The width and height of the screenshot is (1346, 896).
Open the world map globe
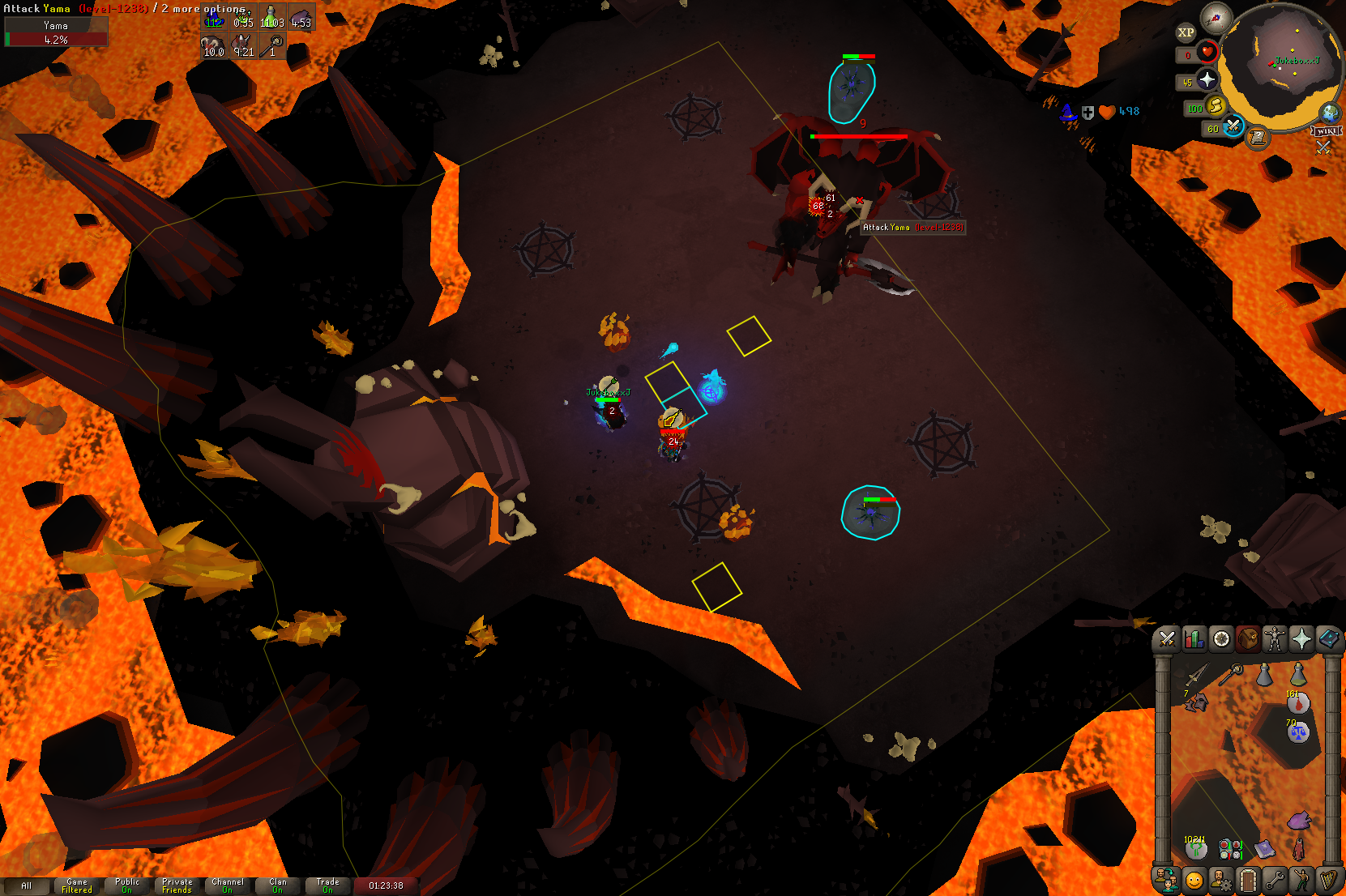(1329, 113)
